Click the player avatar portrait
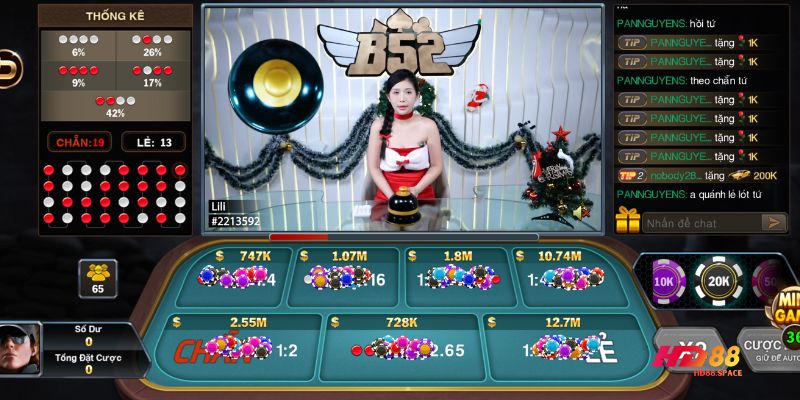The height and width of the screenshot is (400, 800). 20,349
